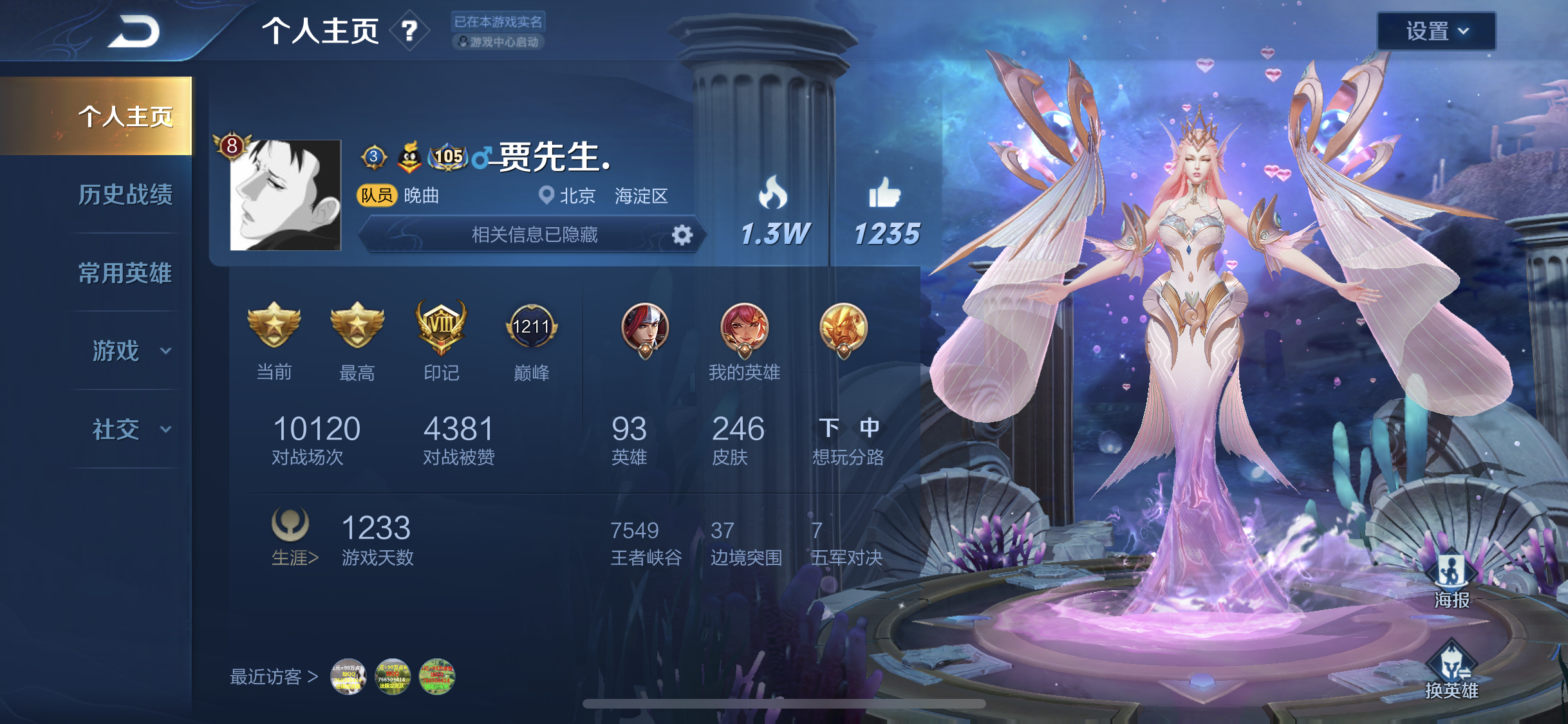Open the 巅峰 1211 badge

[x=531, y=328]
